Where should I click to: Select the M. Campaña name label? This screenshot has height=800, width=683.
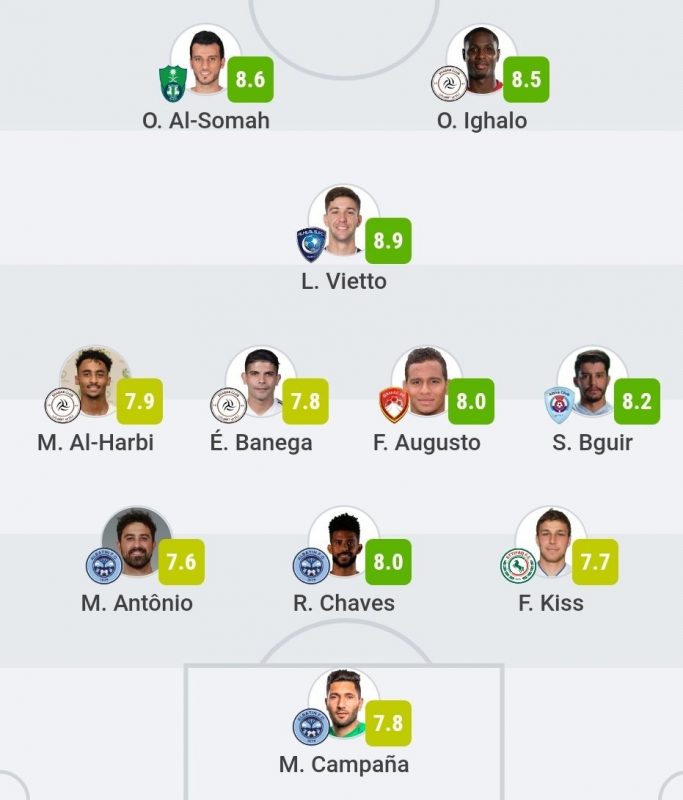click(344, 765)
